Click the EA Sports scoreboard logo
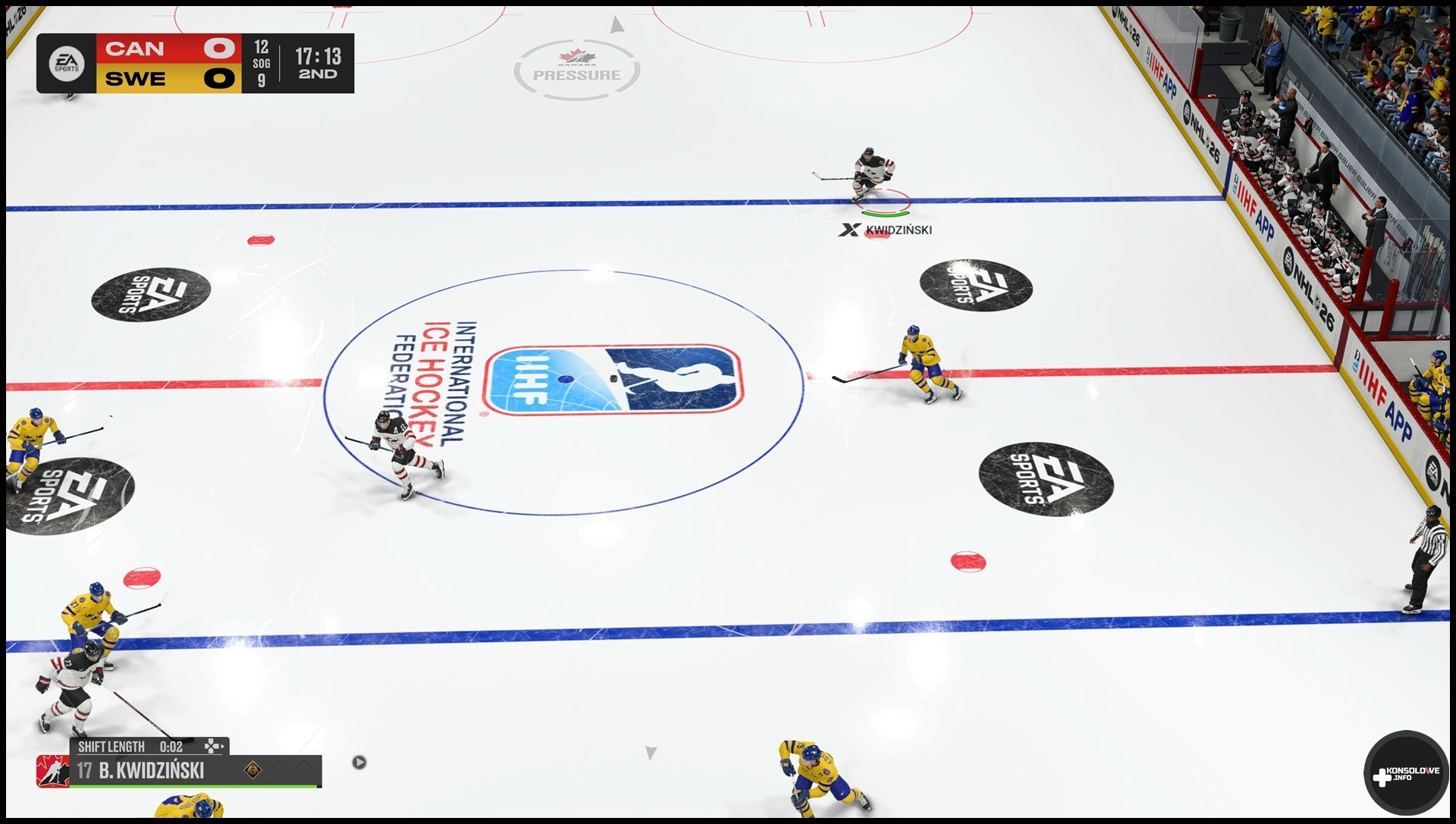Viewport: 1456px width, 824px height. click(x=66, y=64)
